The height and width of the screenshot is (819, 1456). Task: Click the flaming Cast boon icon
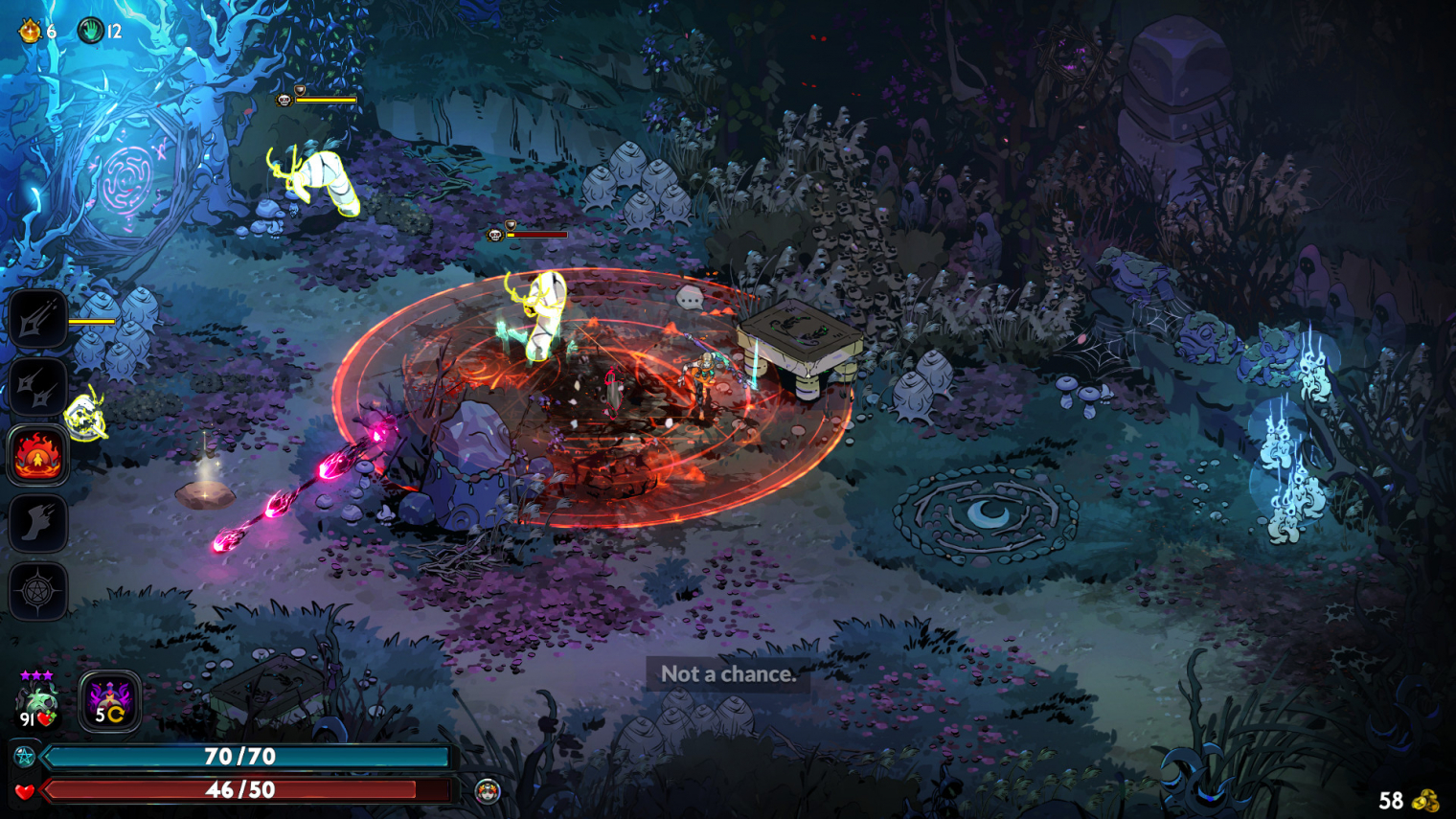pos(37,455)
